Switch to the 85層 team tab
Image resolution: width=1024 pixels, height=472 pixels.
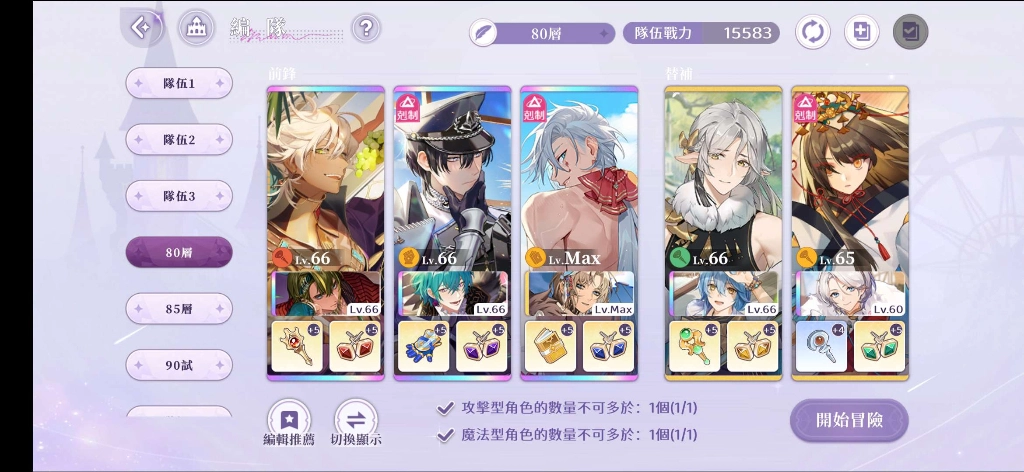pyautogui.click(x=179, y=309)
